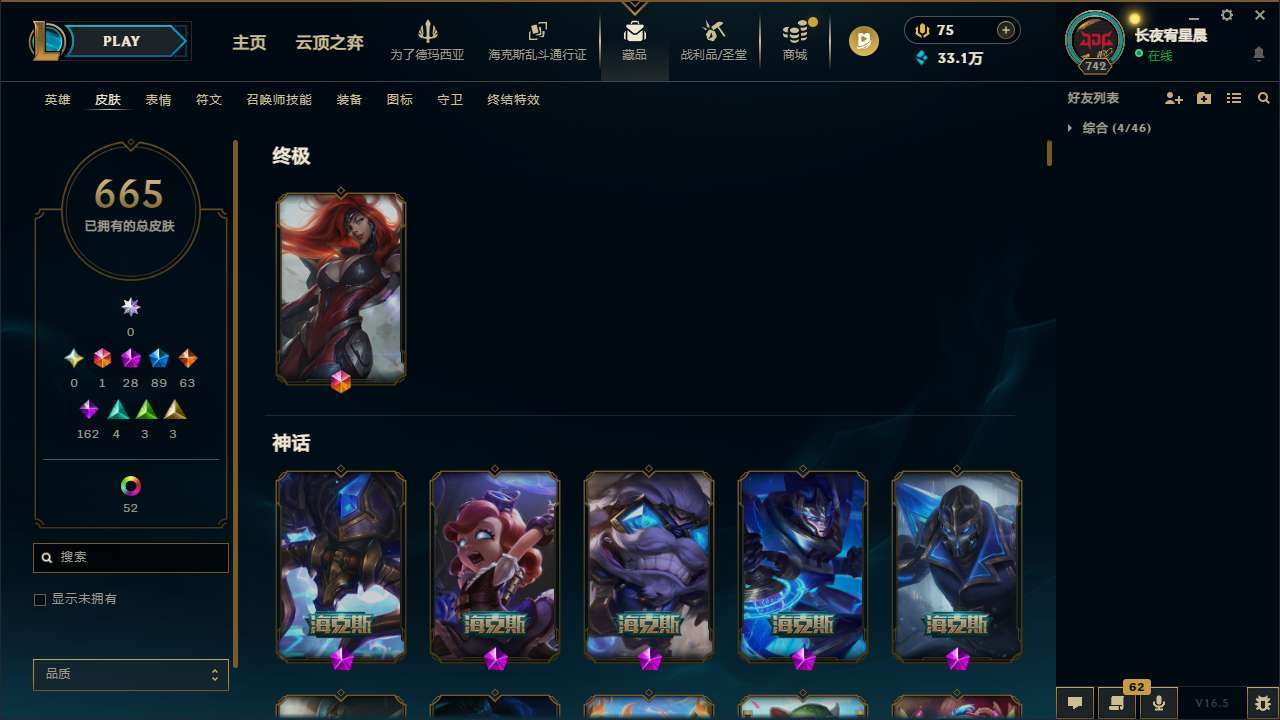
Task: Toggle the notification bell
Action: click(1257, 53)
